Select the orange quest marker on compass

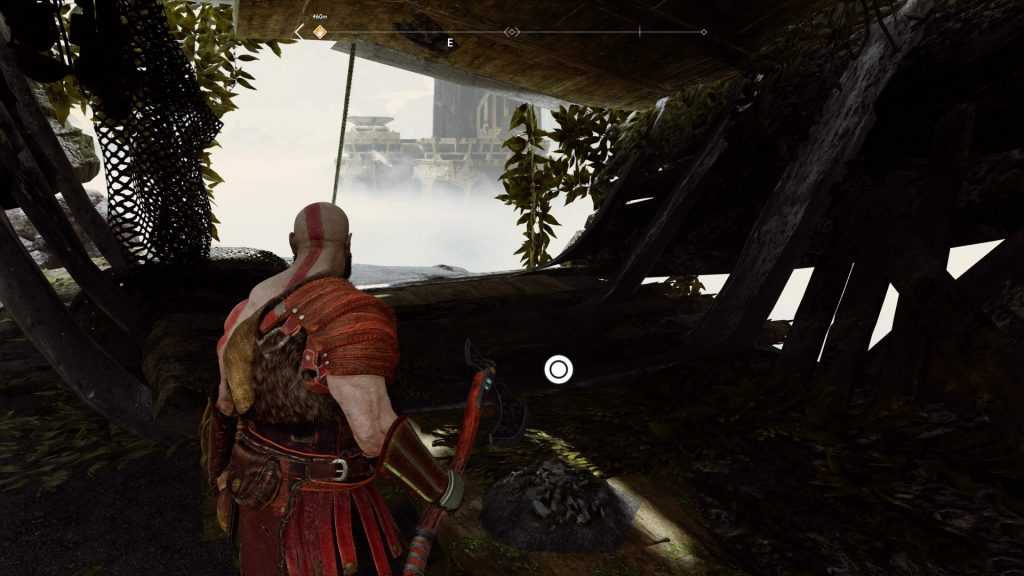(x=320, y=32)
